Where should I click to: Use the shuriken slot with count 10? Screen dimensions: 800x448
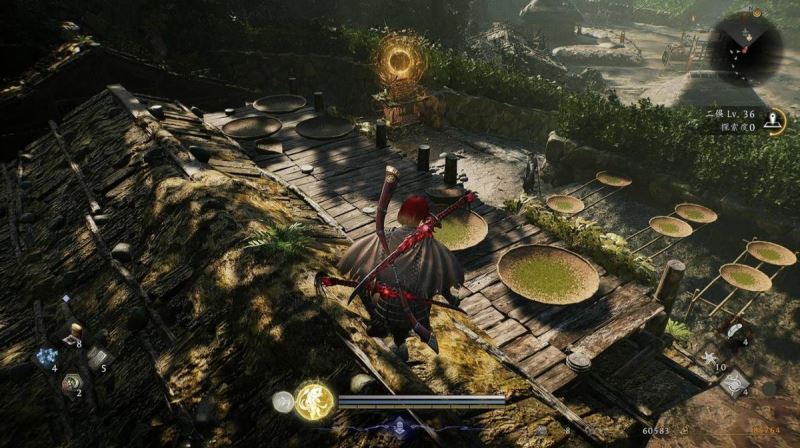click(711, 357)
